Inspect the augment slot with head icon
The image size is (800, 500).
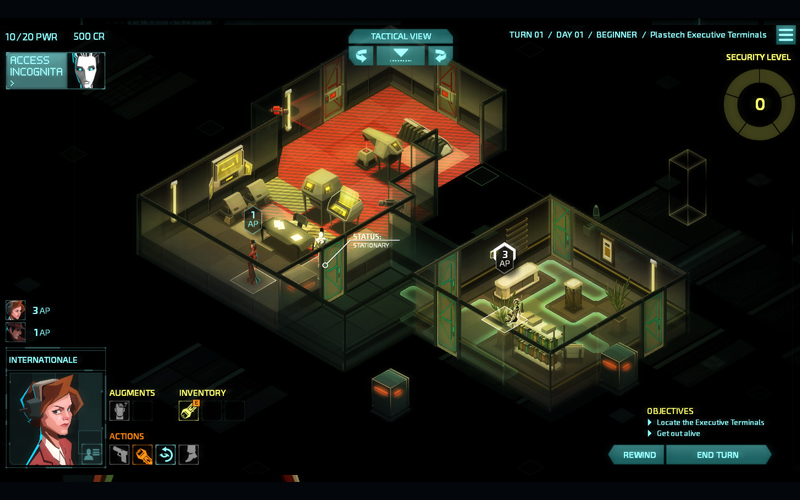(119, 410)
